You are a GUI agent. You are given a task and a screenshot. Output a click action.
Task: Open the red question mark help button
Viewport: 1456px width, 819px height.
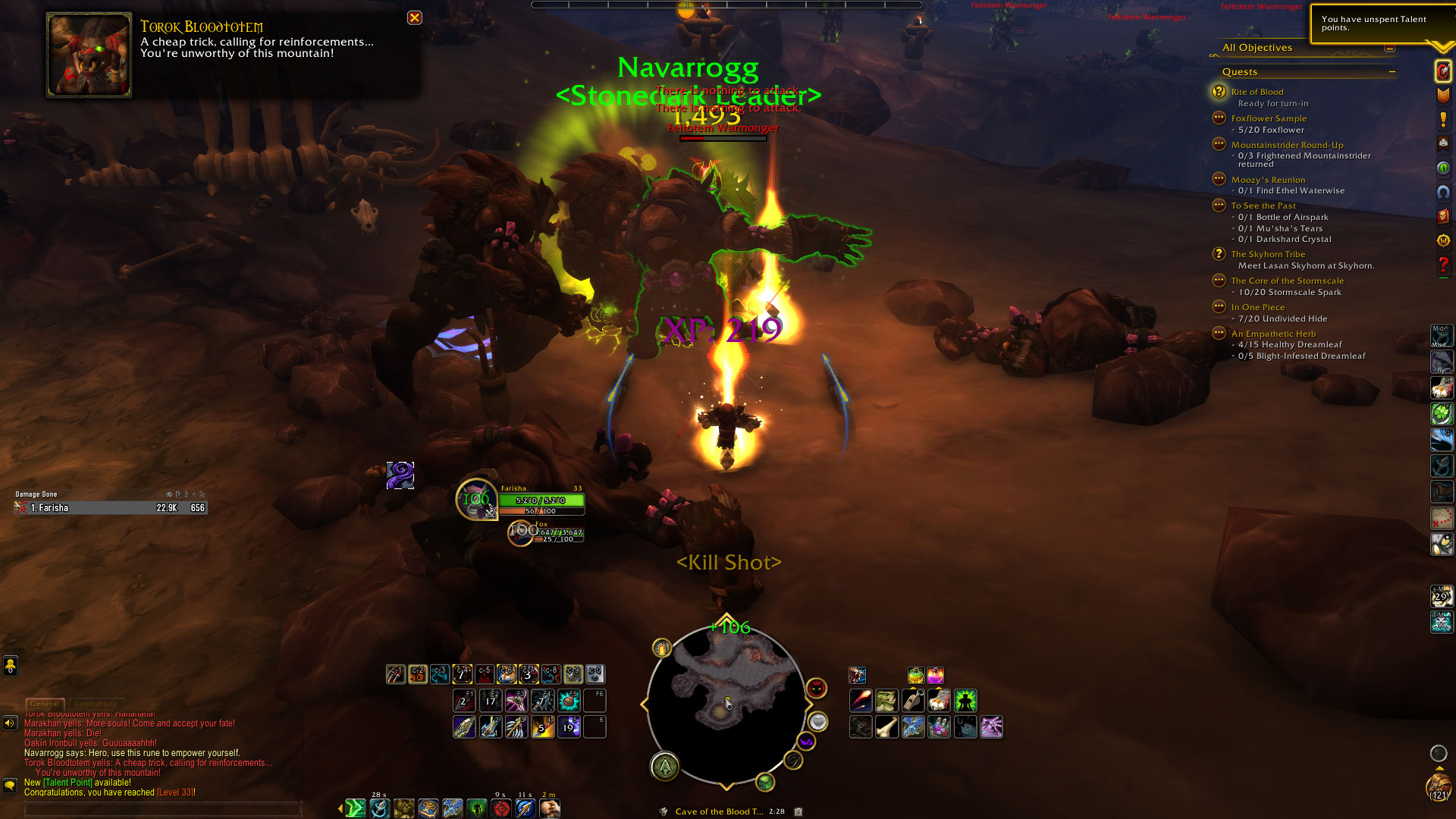pos(1442,265)
